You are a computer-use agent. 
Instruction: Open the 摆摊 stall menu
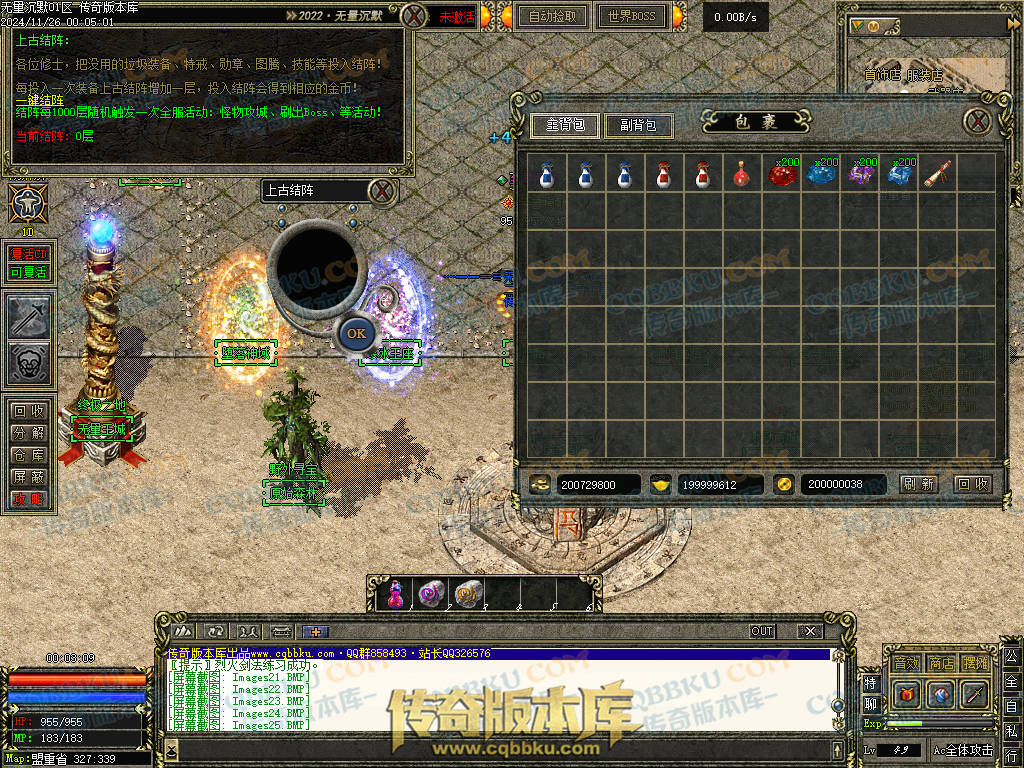(974, 663)
